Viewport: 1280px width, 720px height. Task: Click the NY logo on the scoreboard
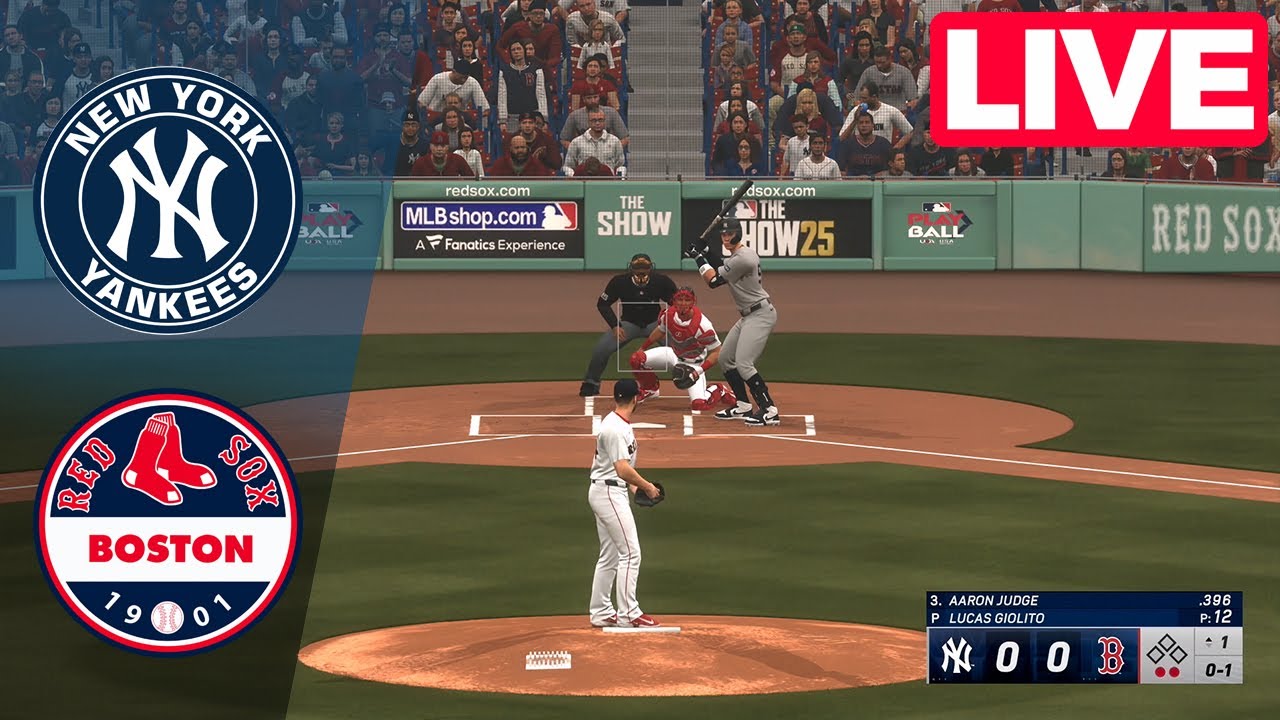point(957,655)
